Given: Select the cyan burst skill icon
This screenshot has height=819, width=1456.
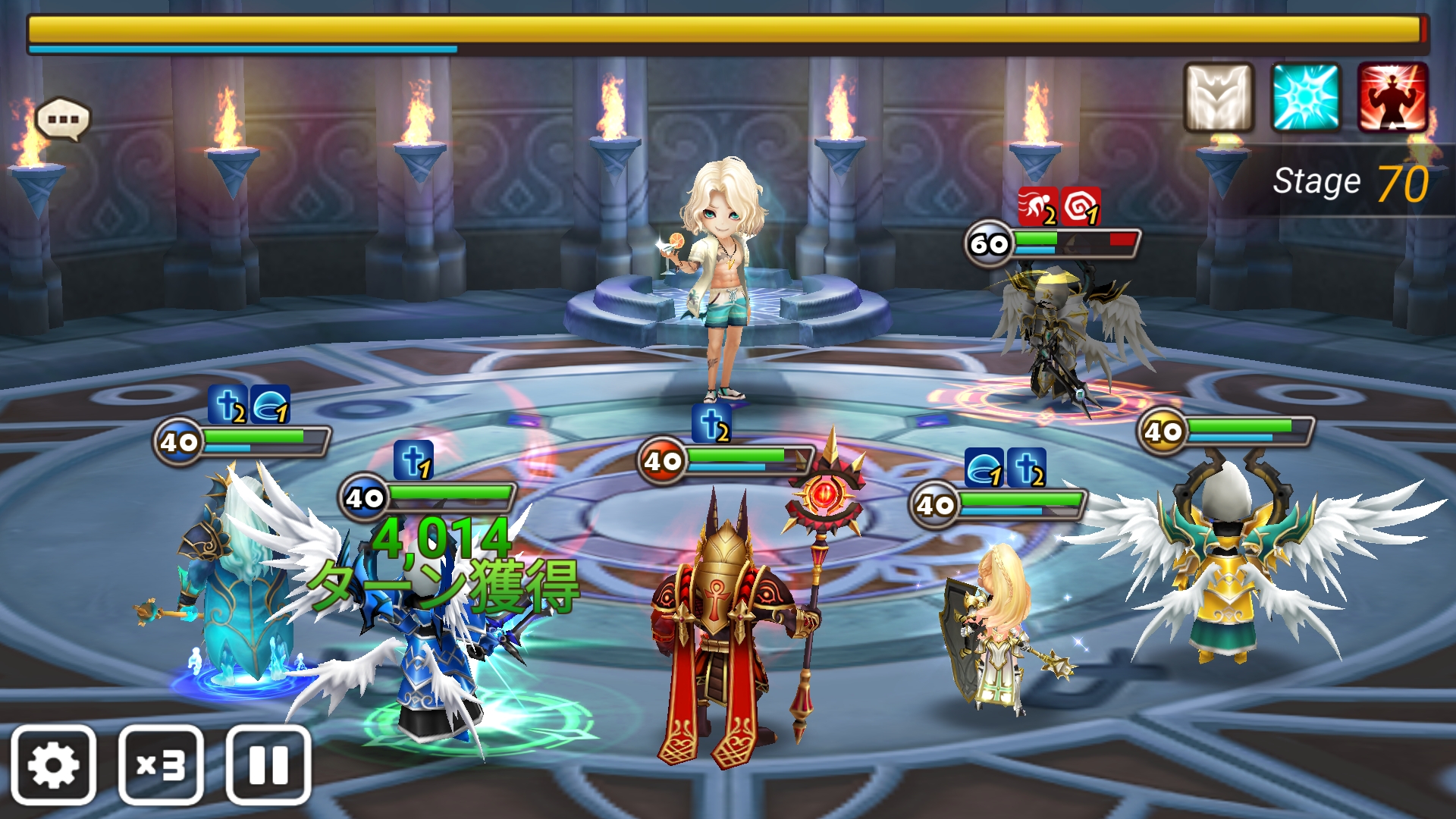Looking at the screenshot, I should coord(1306,98).
